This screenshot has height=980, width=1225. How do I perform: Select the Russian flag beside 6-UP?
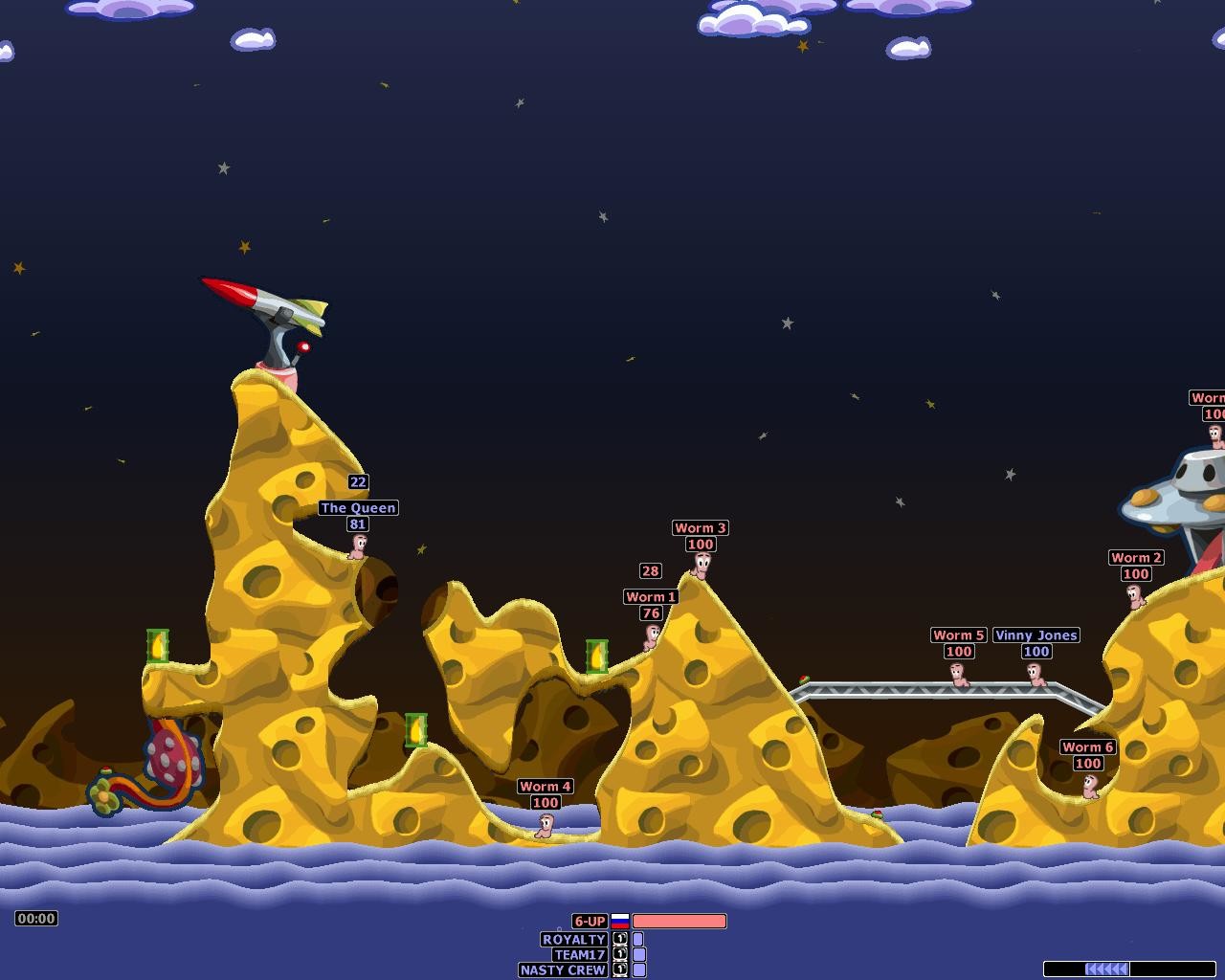click(x=622, y=921)
